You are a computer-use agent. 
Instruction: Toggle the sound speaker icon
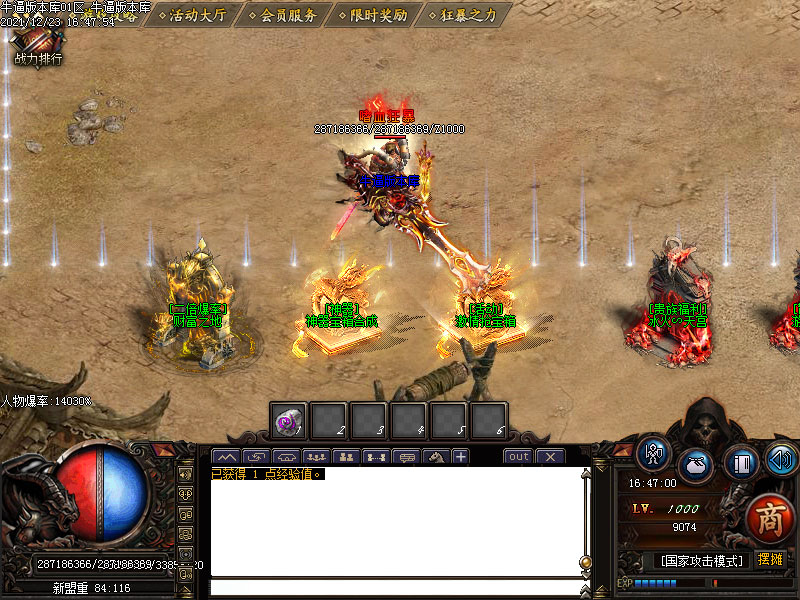(x=781, y=459)
